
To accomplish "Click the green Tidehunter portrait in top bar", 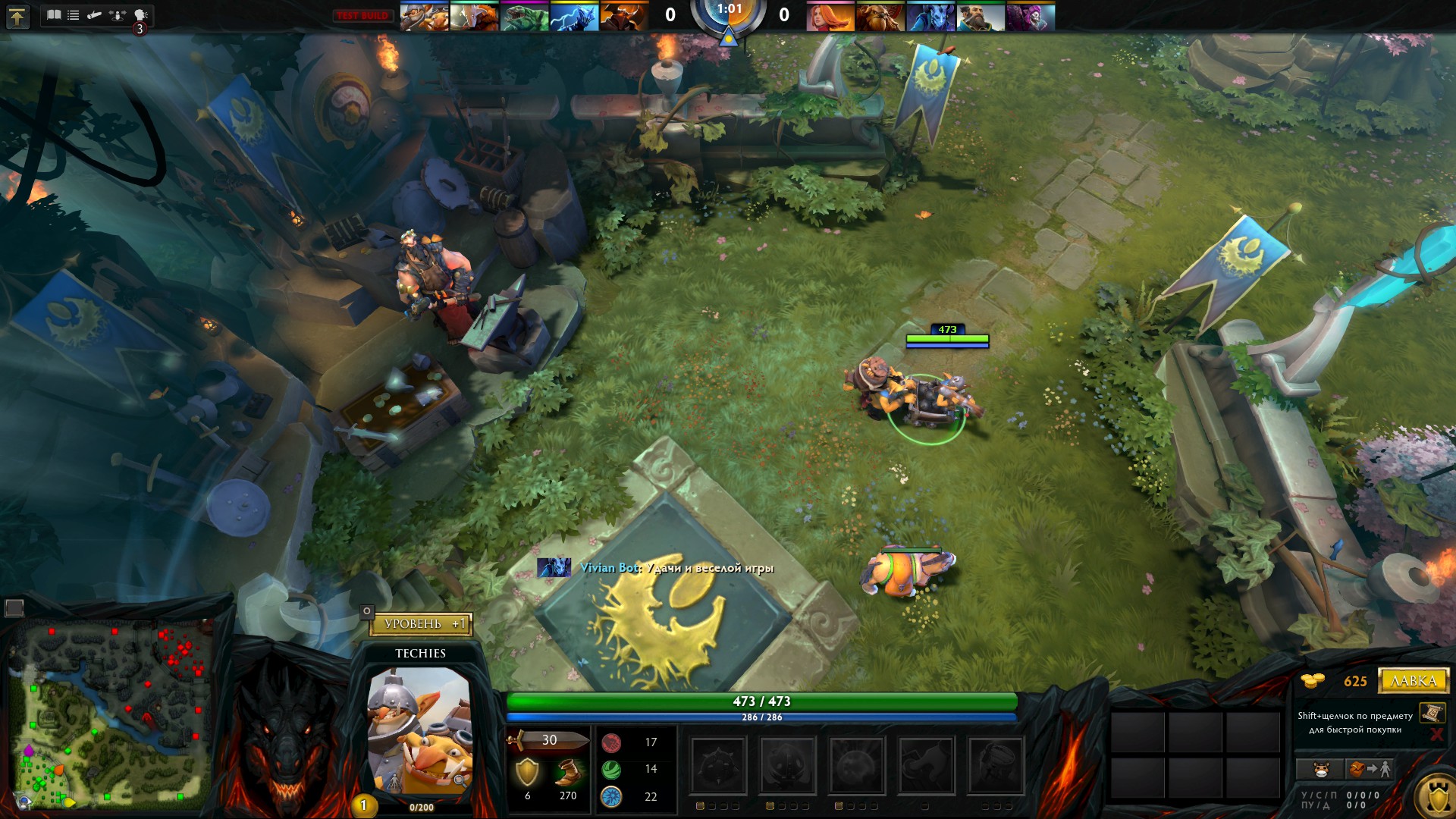I will (524, 17).
